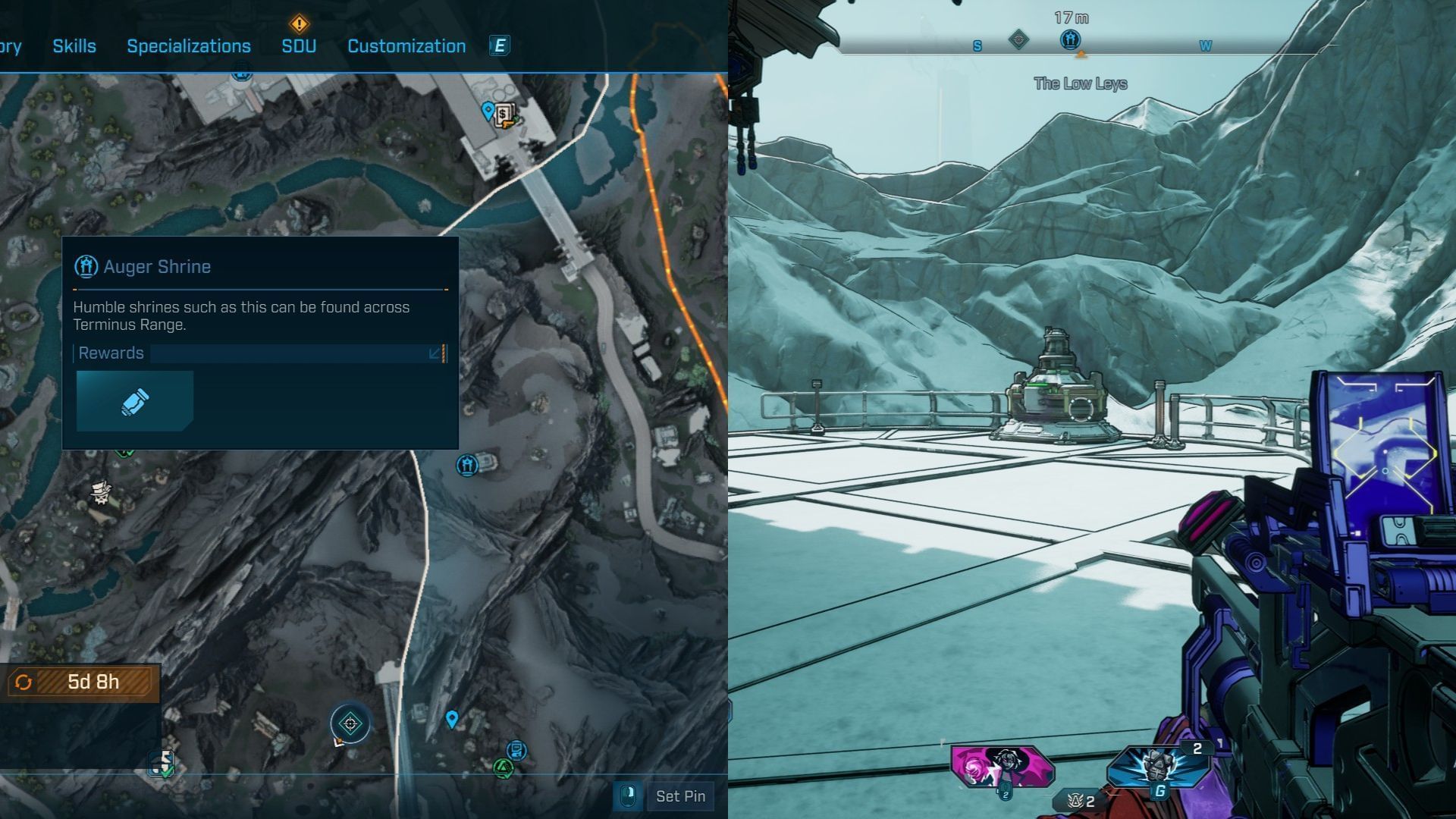Screen dimensions: 1456x819
Task: Click the green triangle map marker
Action: (x=502, y=768)
